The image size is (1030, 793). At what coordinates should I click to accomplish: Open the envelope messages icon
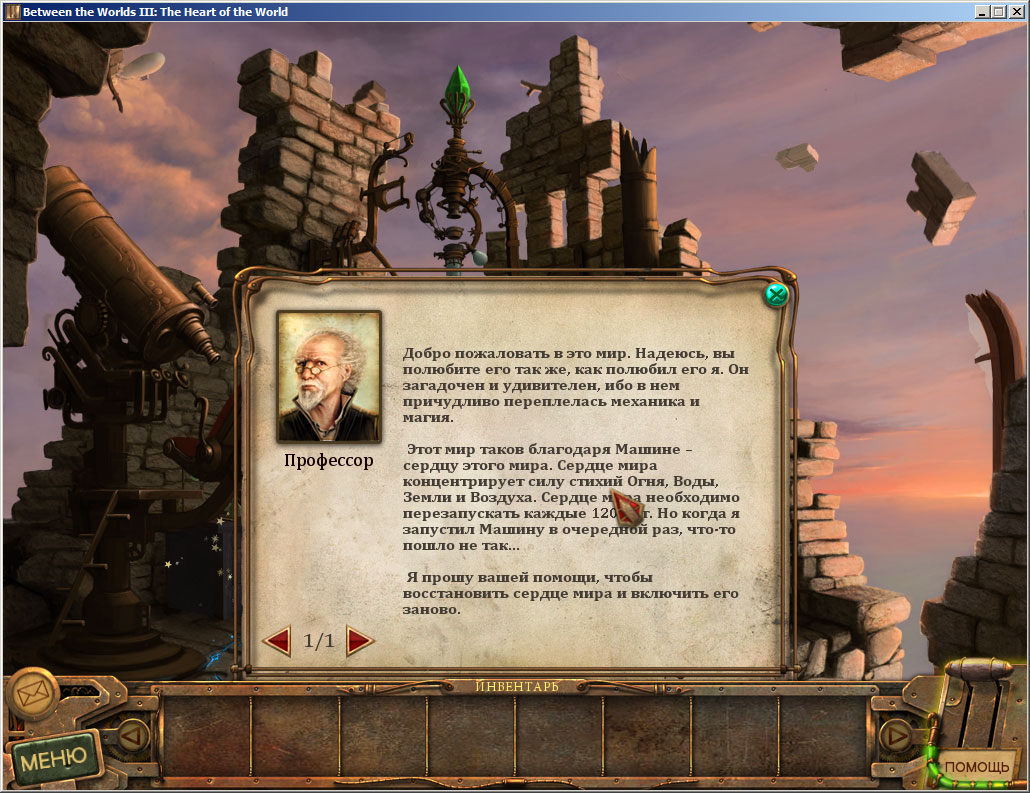click(33, 692)
